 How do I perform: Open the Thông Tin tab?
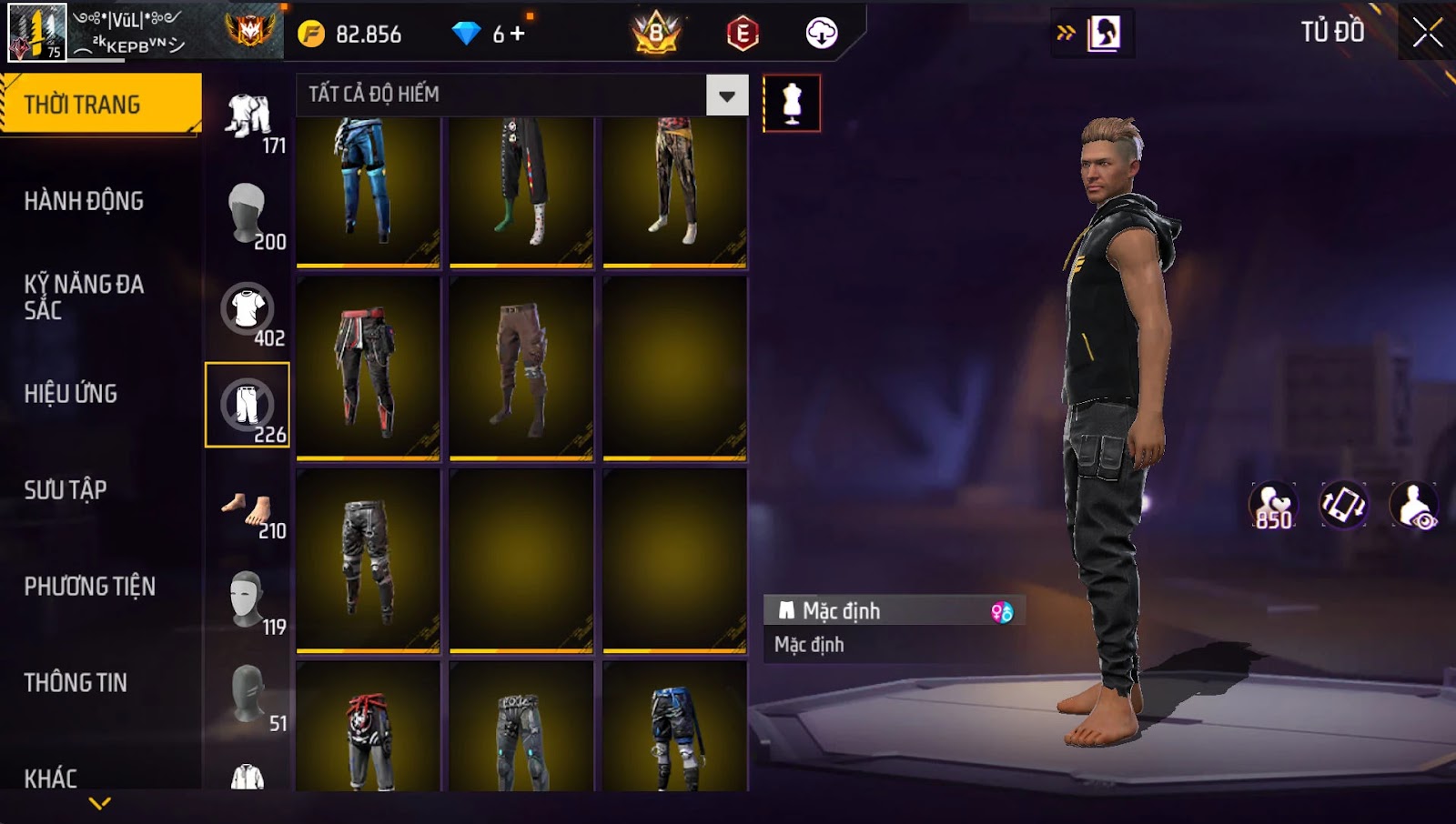[x=76, y=683]
